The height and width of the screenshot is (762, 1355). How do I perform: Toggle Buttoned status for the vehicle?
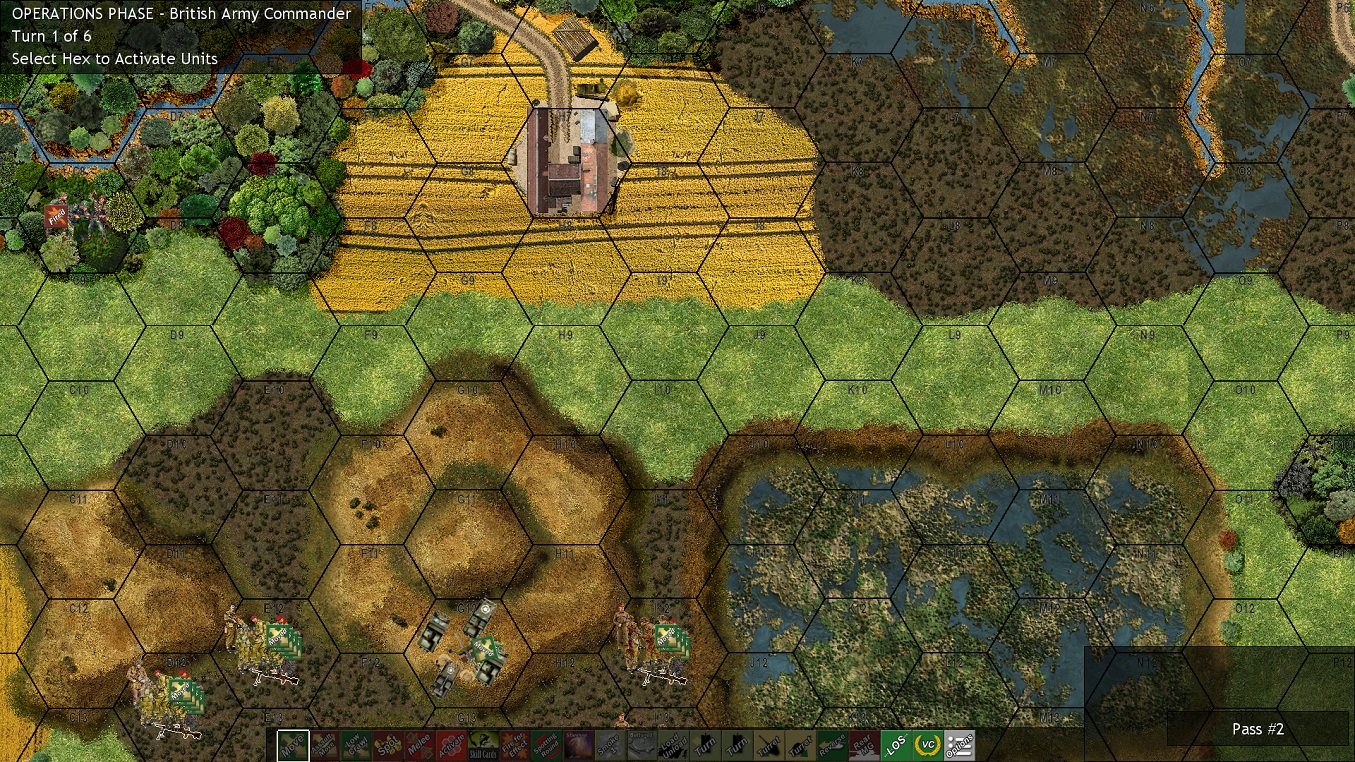click(641, 744)
